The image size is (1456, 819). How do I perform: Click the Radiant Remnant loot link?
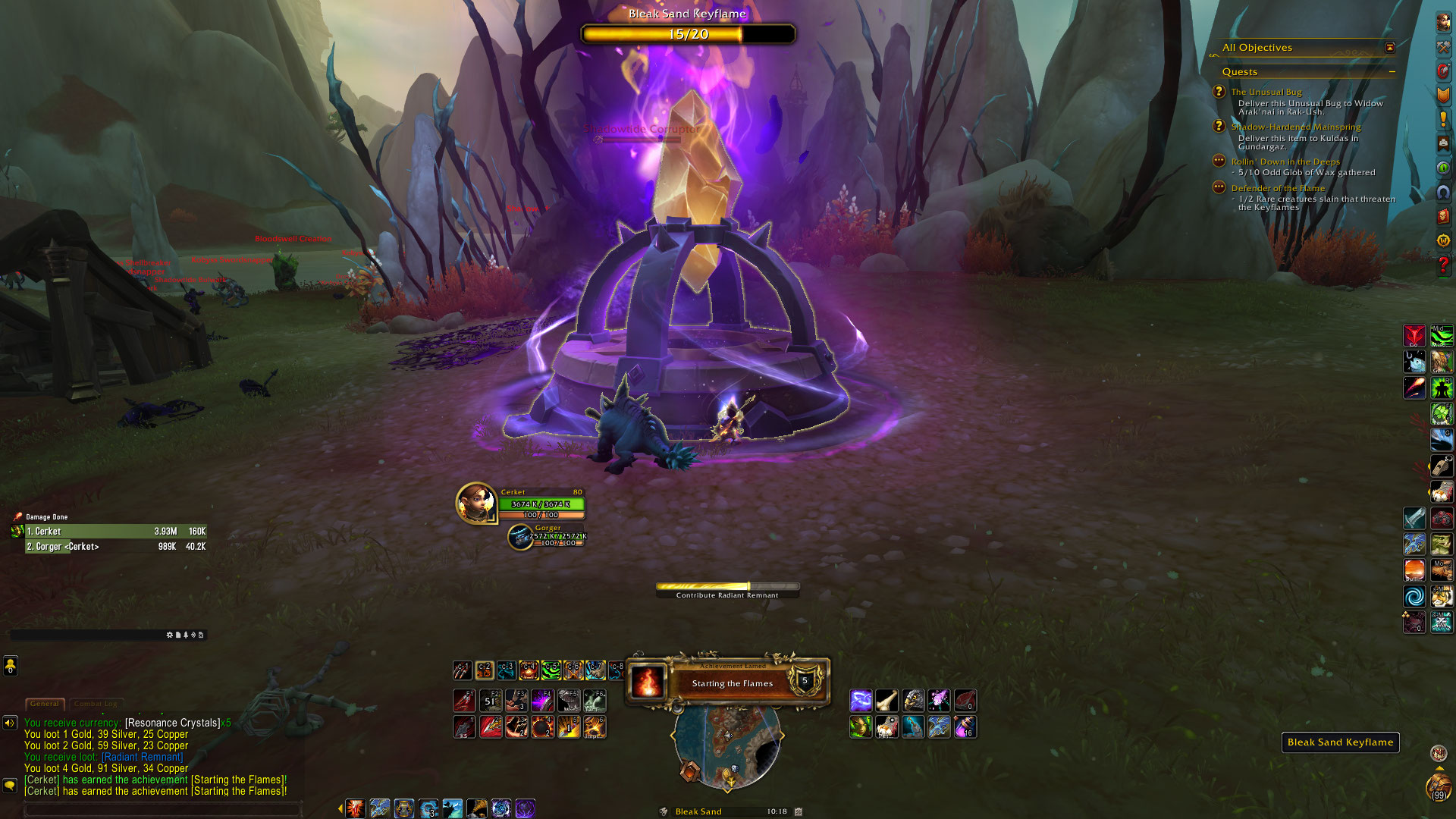pos(143,757)
